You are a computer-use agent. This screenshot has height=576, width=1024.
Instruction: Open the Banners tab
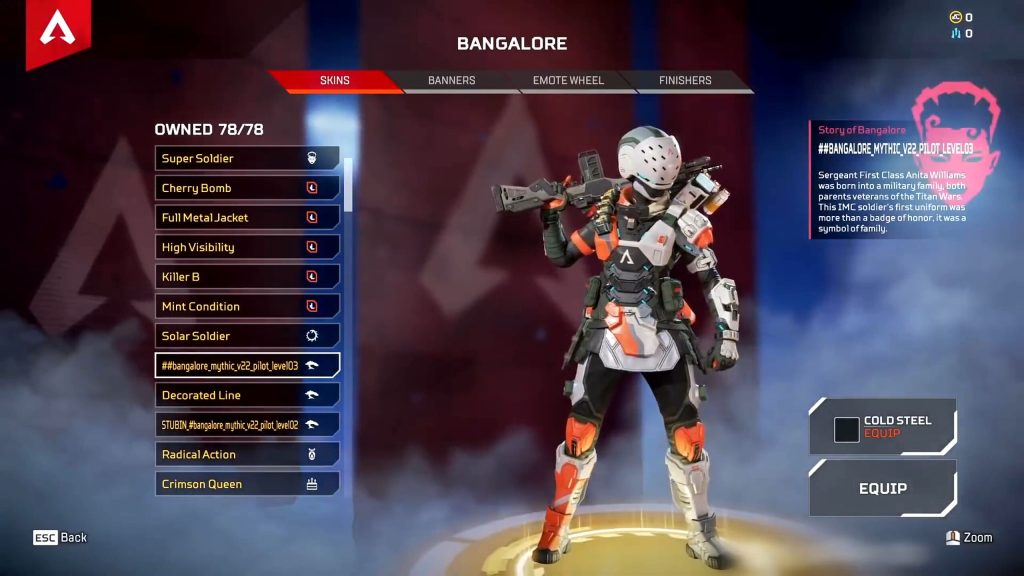451,80
